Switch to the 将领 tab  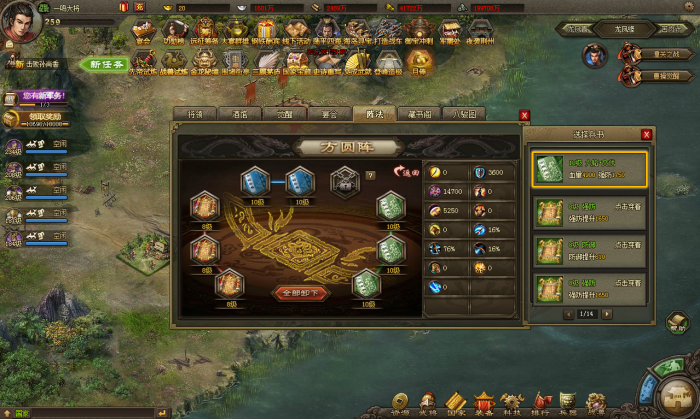pyautogui.click(x=195, y=114)
